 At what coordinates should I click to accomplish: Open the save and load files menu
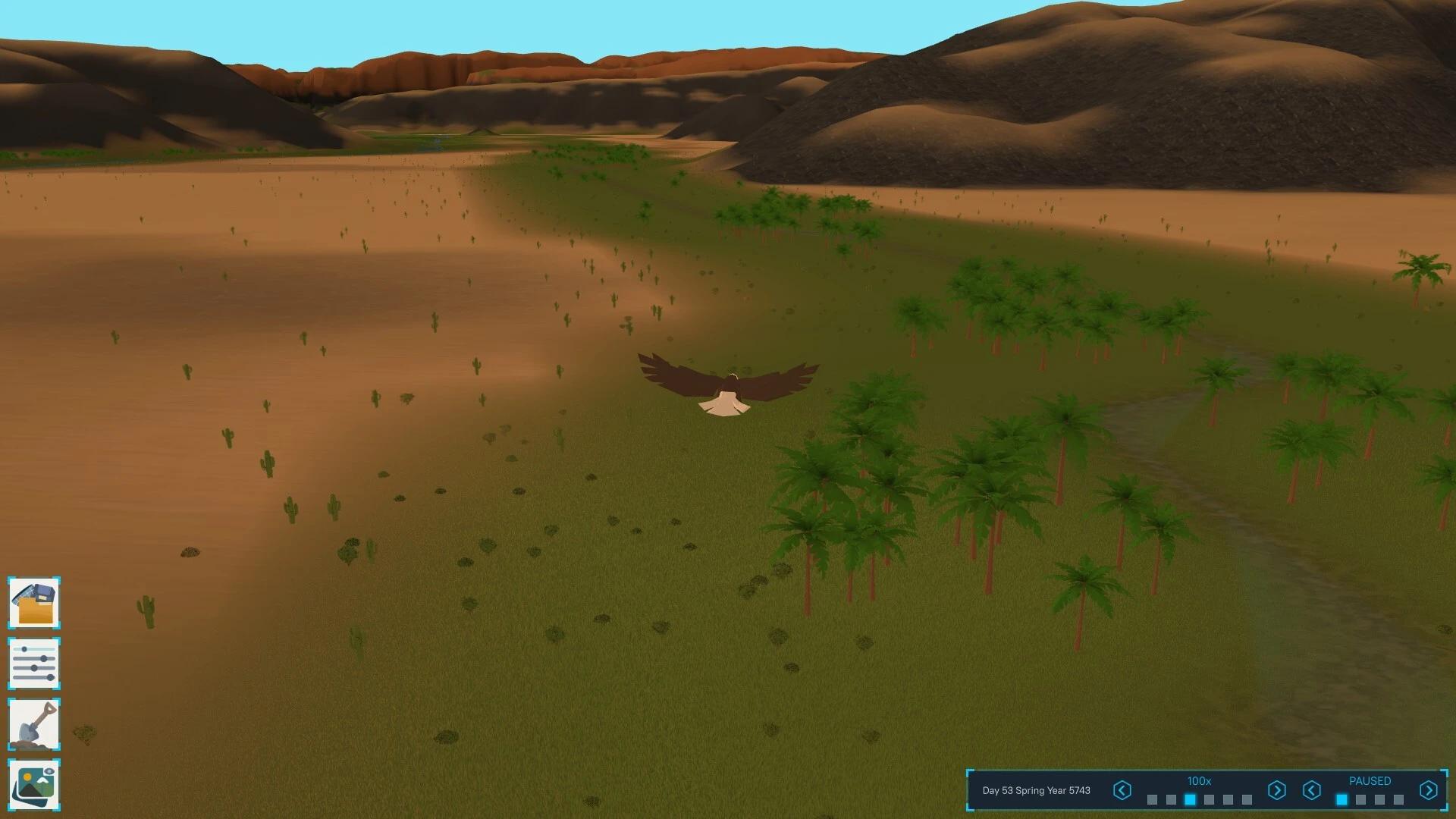click(35, 604)
